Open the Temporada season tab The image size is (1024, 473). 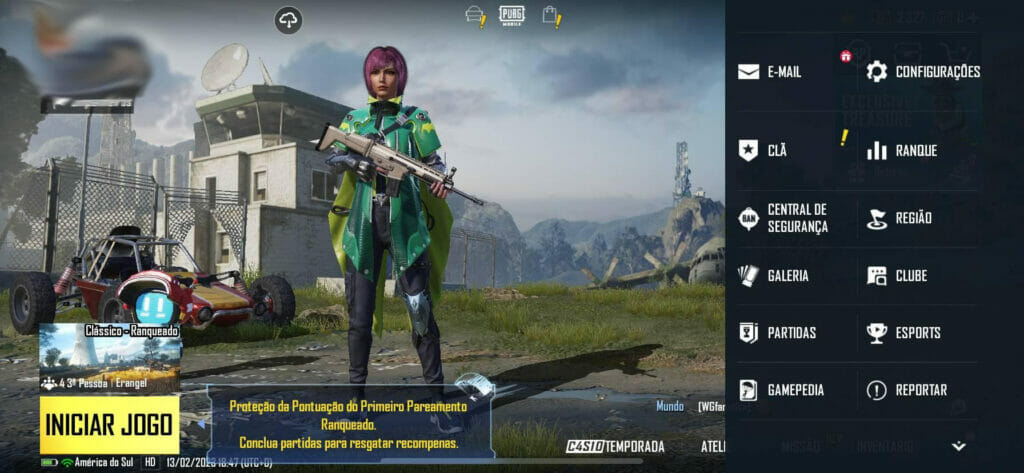pos(616,446)
